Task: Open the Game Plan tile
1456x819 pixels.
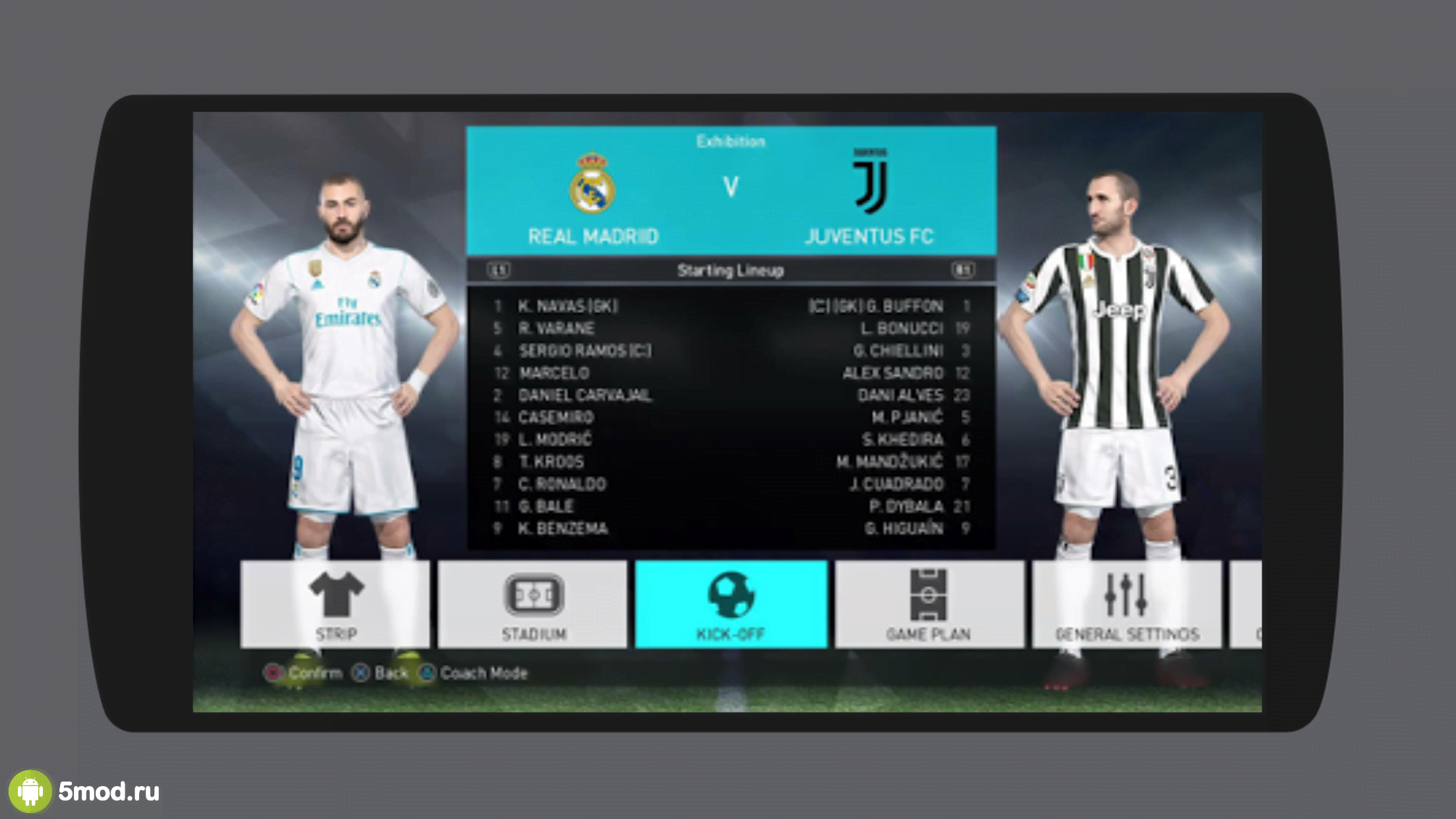Action: click(x=928, y=604)
